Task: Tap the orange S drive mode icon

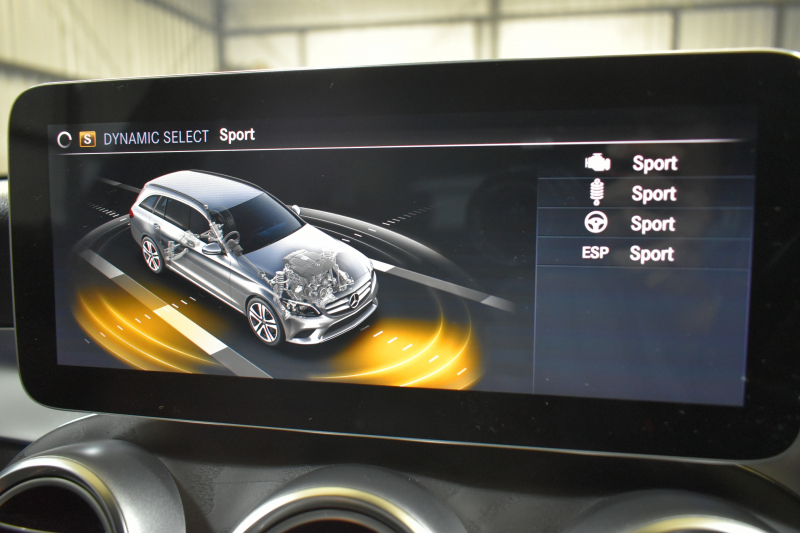Action: pos(87,139)
